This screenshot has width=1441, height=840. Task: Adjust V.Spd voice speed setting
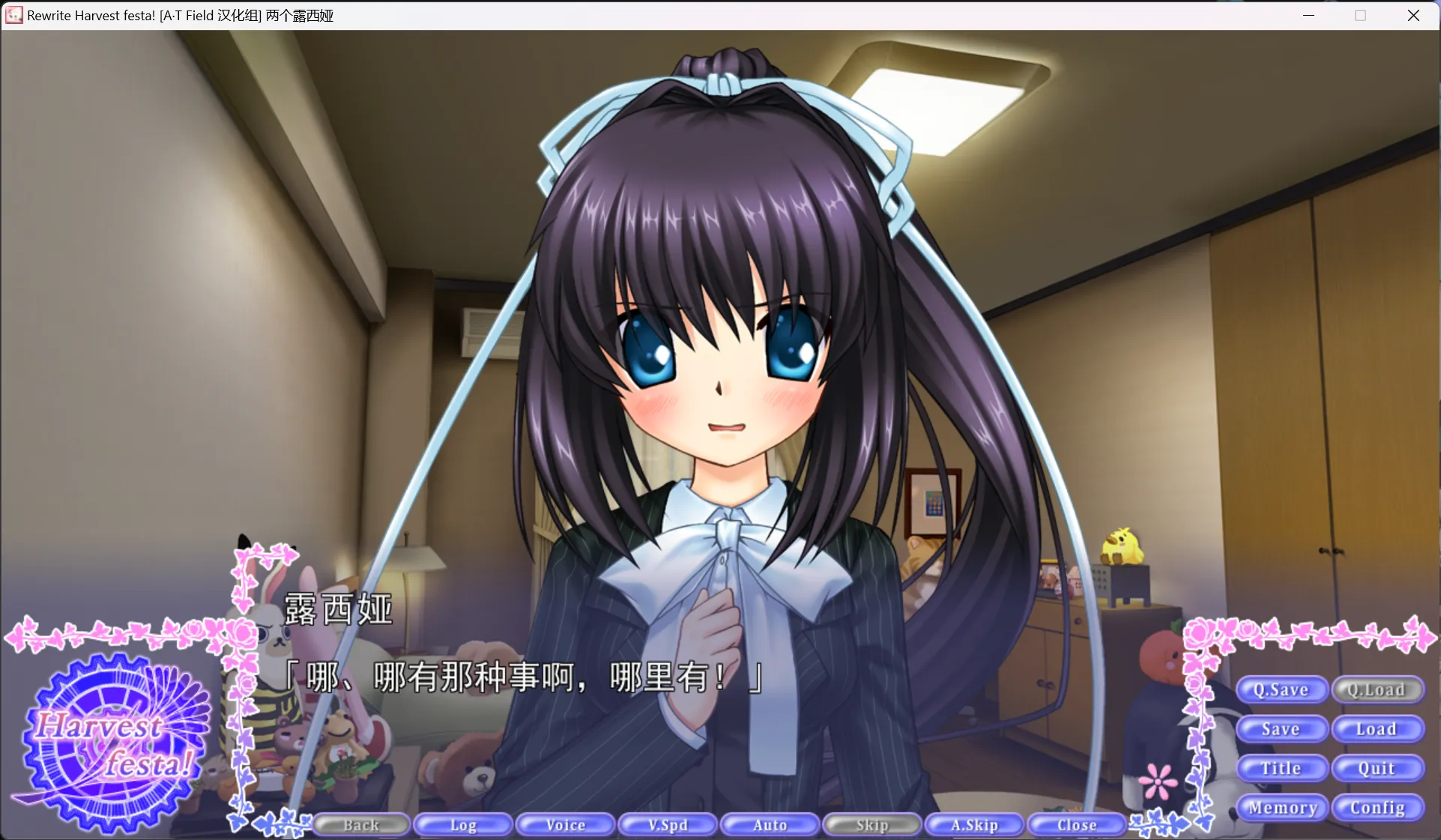click(668, 824)
